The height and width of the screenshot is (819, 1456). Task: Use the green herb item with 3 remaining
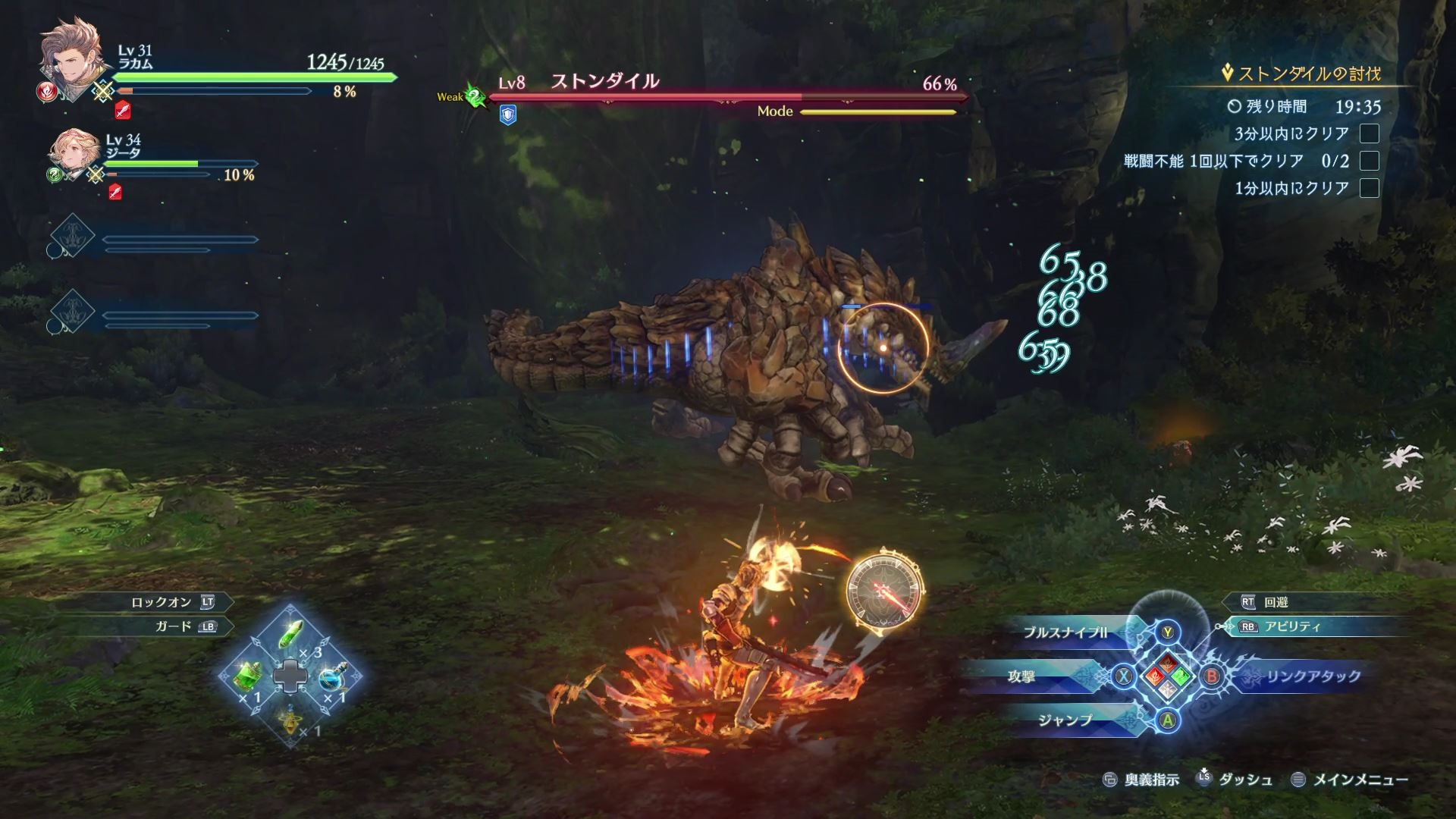point(292,634)
